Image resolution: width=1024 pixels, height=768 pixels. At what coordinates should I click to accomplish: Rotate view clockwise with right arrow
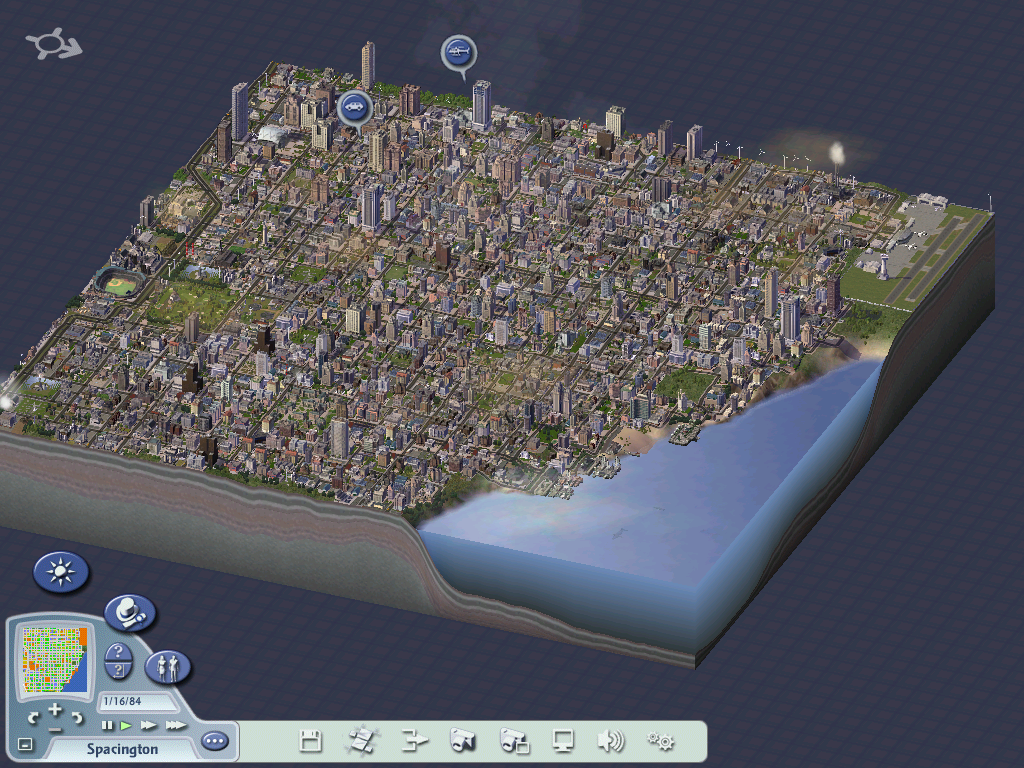click(x=77, y=718)
